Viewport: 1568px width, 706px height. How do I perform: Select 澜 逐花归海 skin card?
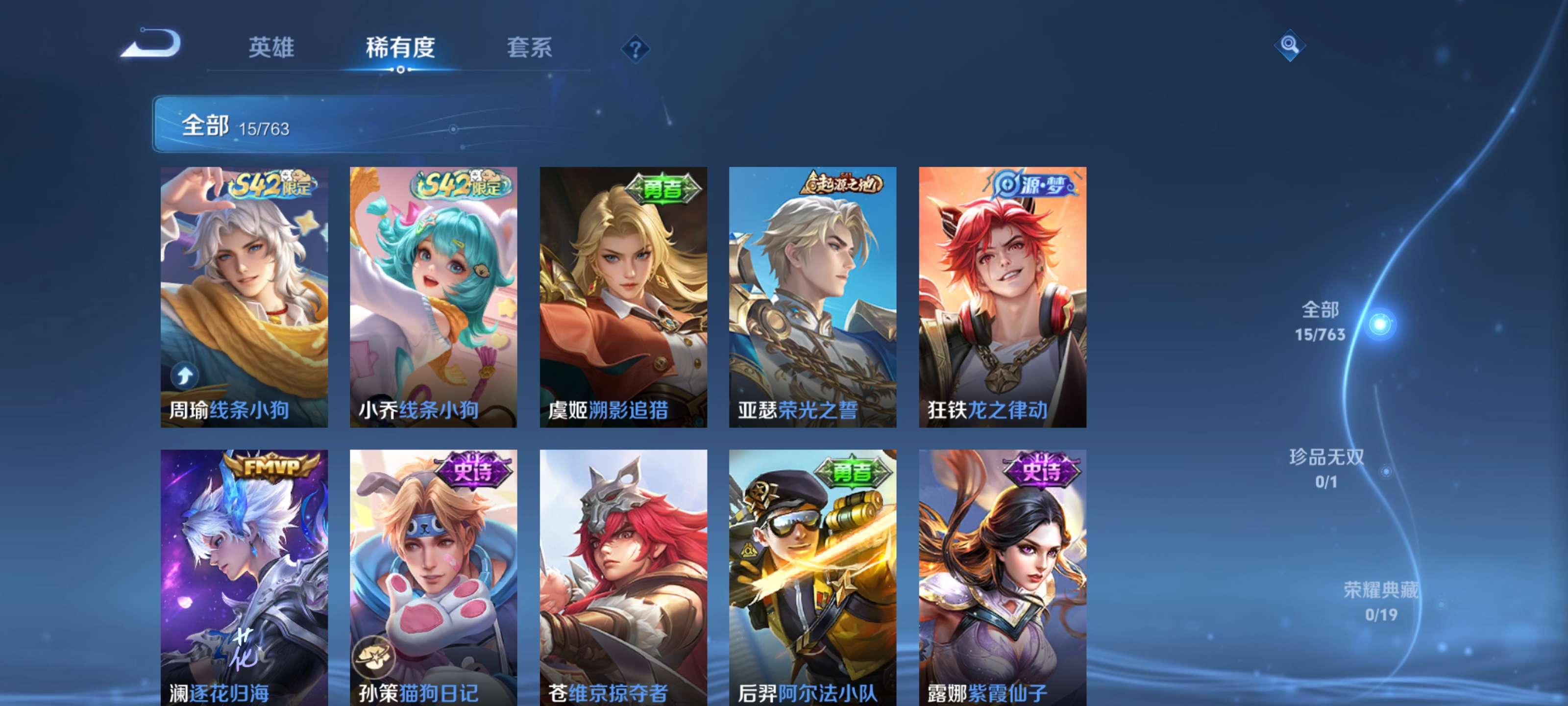[244, 578]
